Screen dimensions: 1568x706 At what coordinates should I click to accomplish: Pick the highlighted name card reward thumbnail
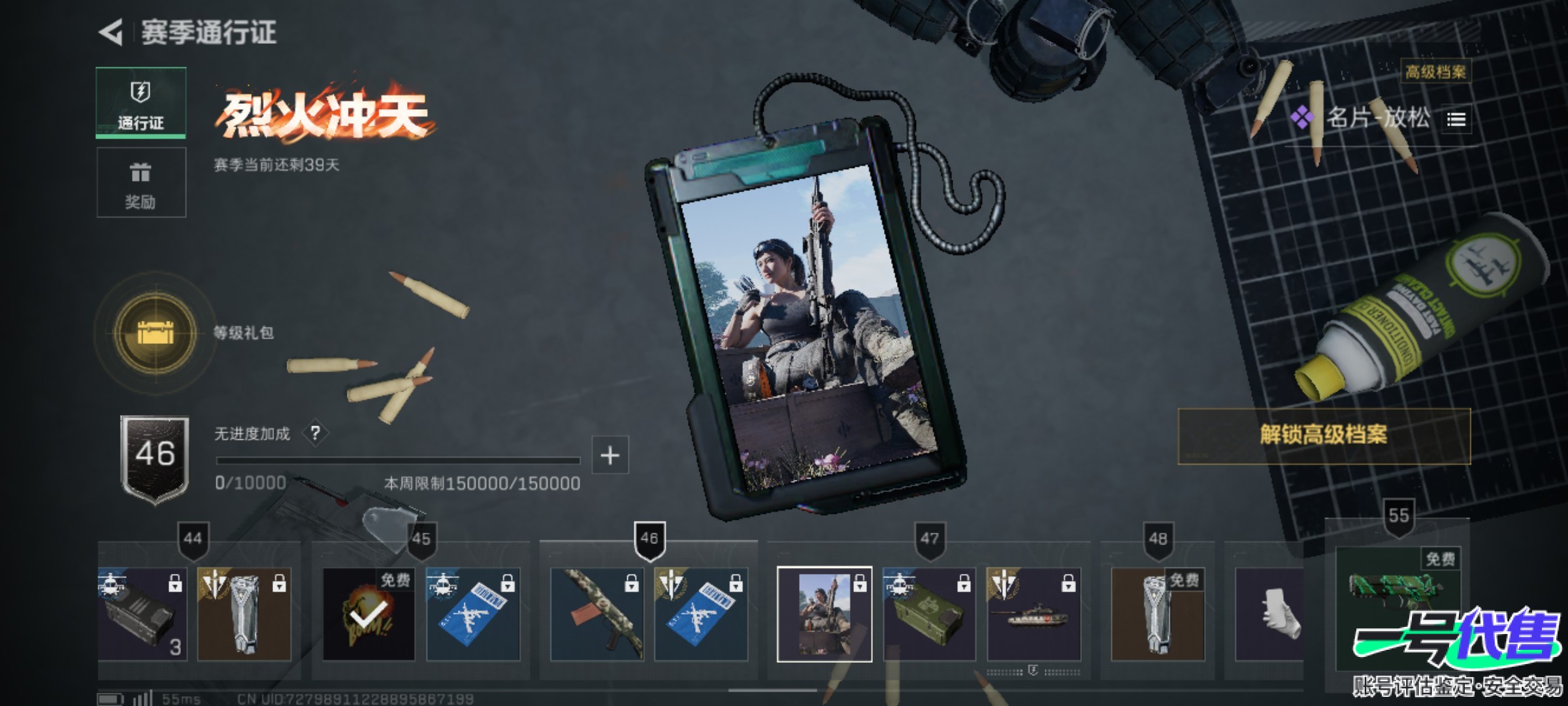[x=825, y=614]
